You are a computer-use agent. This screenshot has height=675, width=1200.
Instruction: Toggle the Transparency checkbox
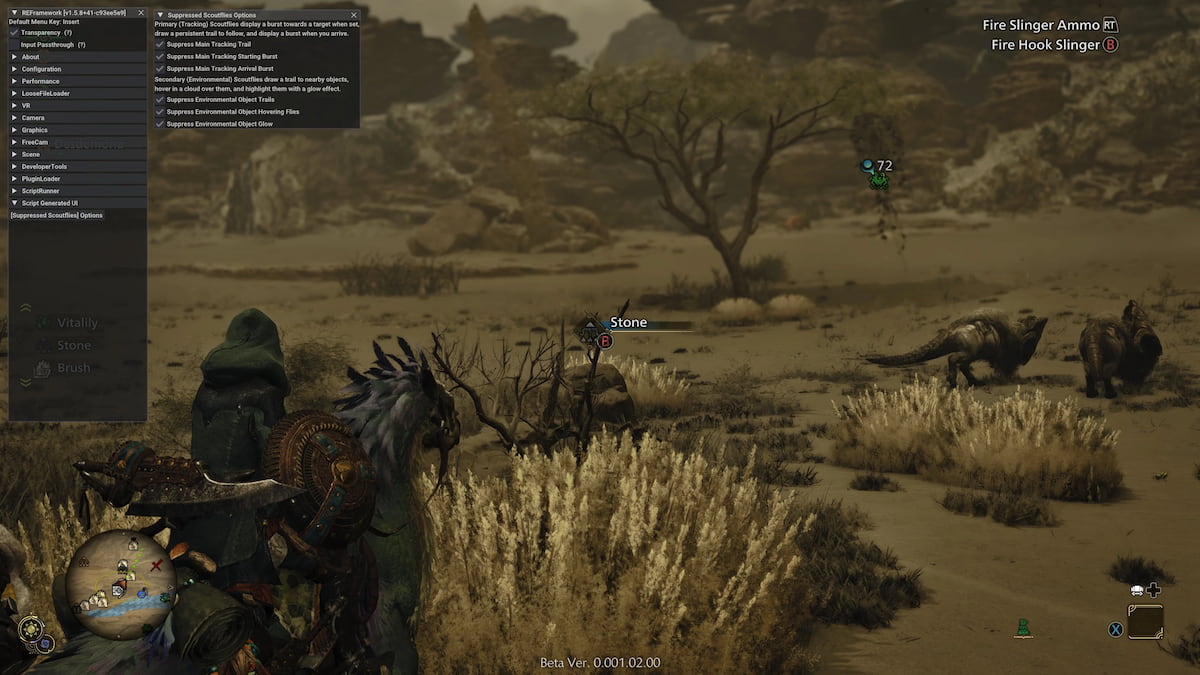tap(14, 33)
